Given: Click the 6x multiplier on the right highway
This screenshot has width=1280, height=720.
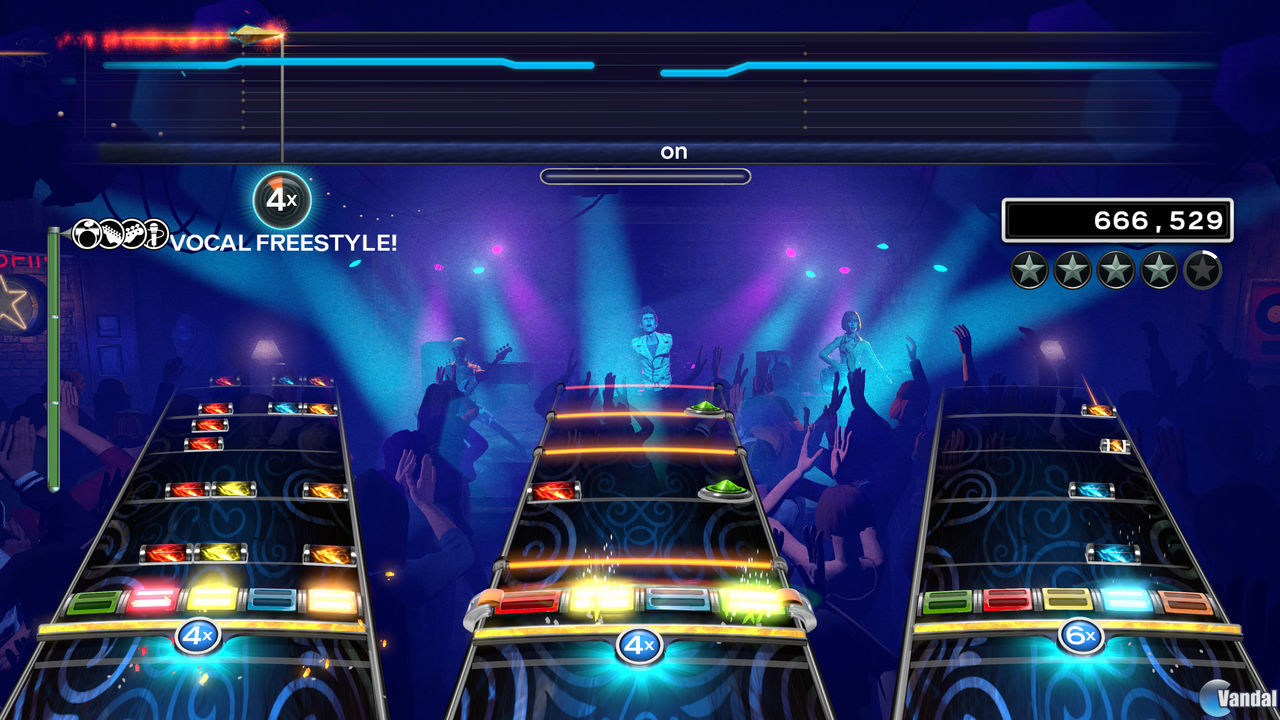Looking at the screenshot, I should [x=1080, y=637].
